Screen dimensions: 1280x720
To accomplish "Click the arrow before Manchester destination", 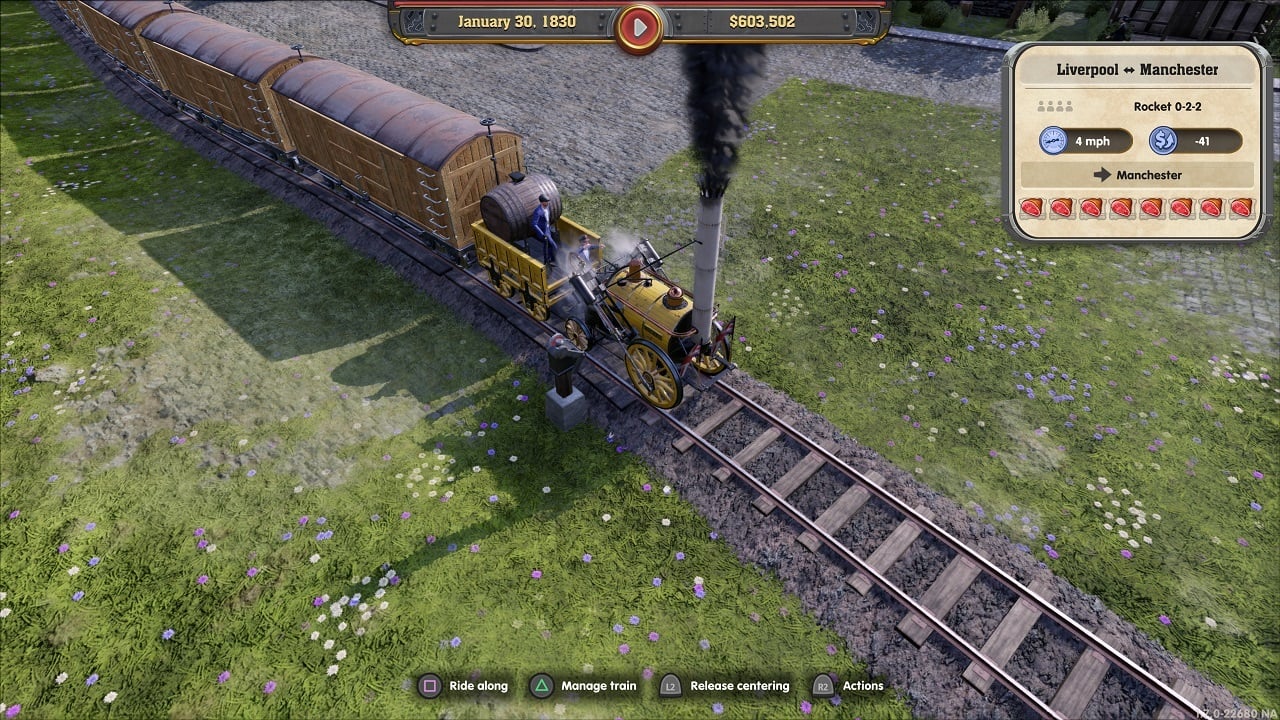I will (x=1101, y=174).
